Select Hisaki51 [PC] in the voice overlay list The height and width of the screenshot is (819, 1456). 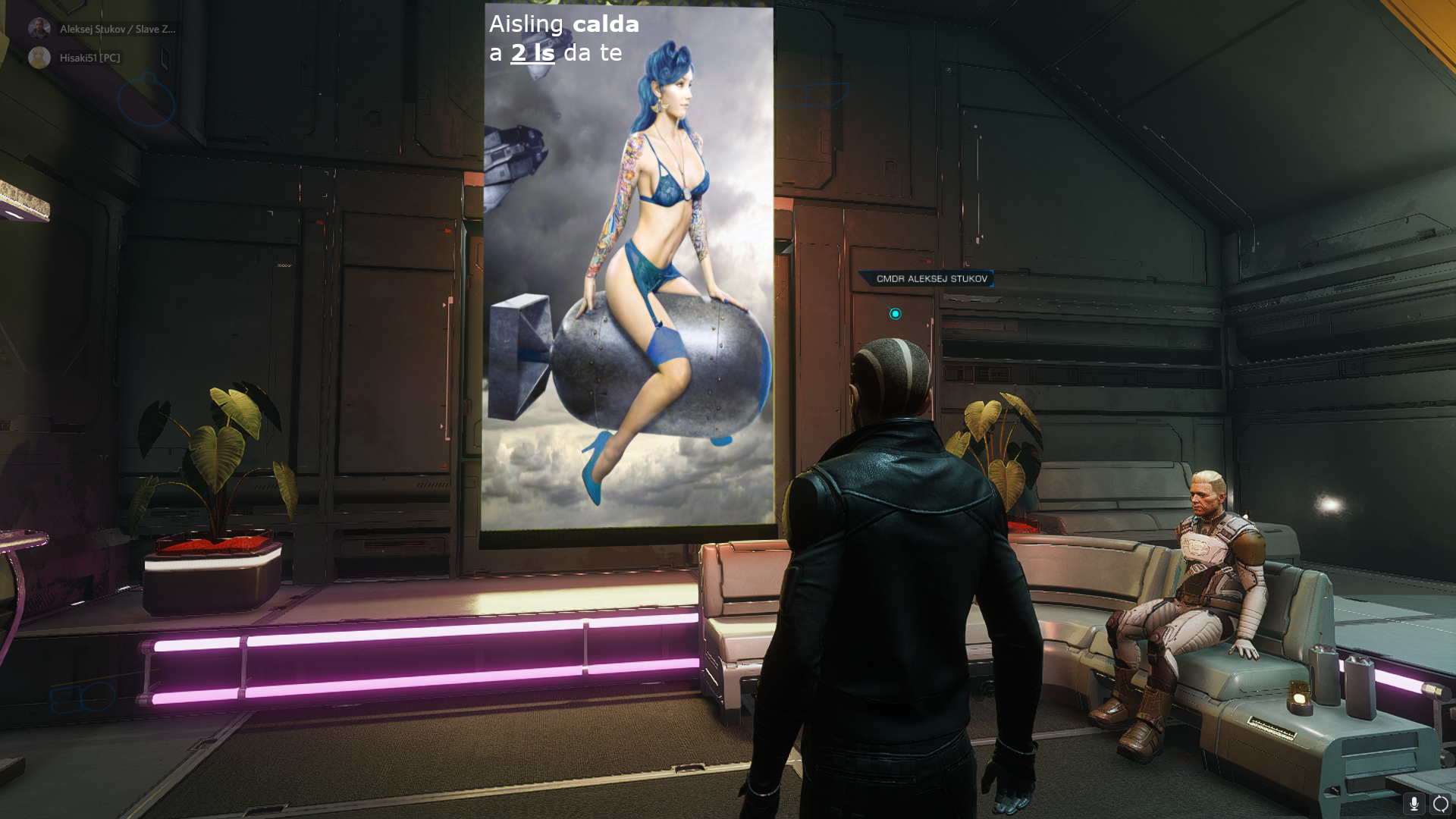89,58
